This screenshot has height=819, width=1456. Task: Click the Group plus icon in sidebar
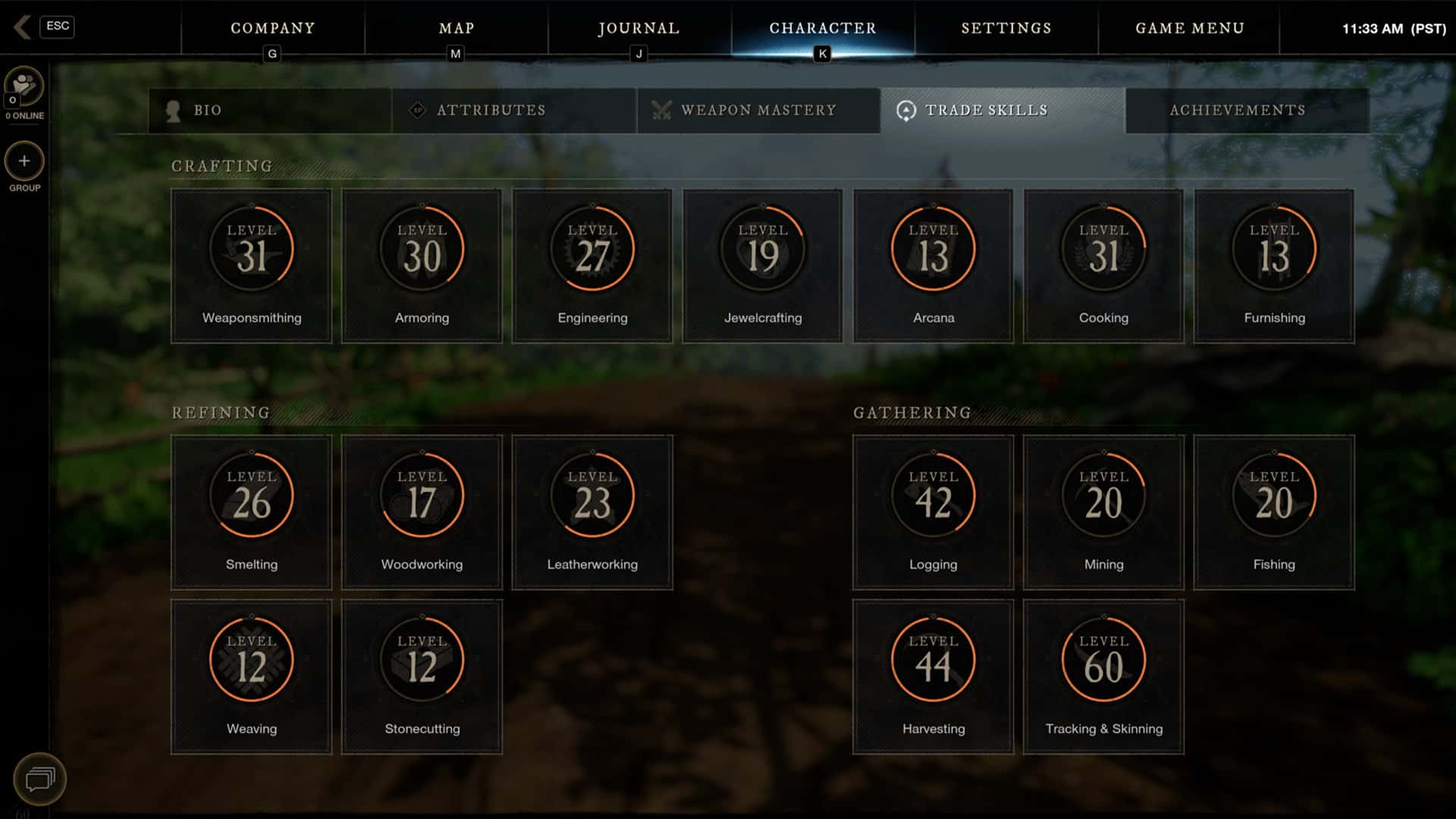(24, 162)
